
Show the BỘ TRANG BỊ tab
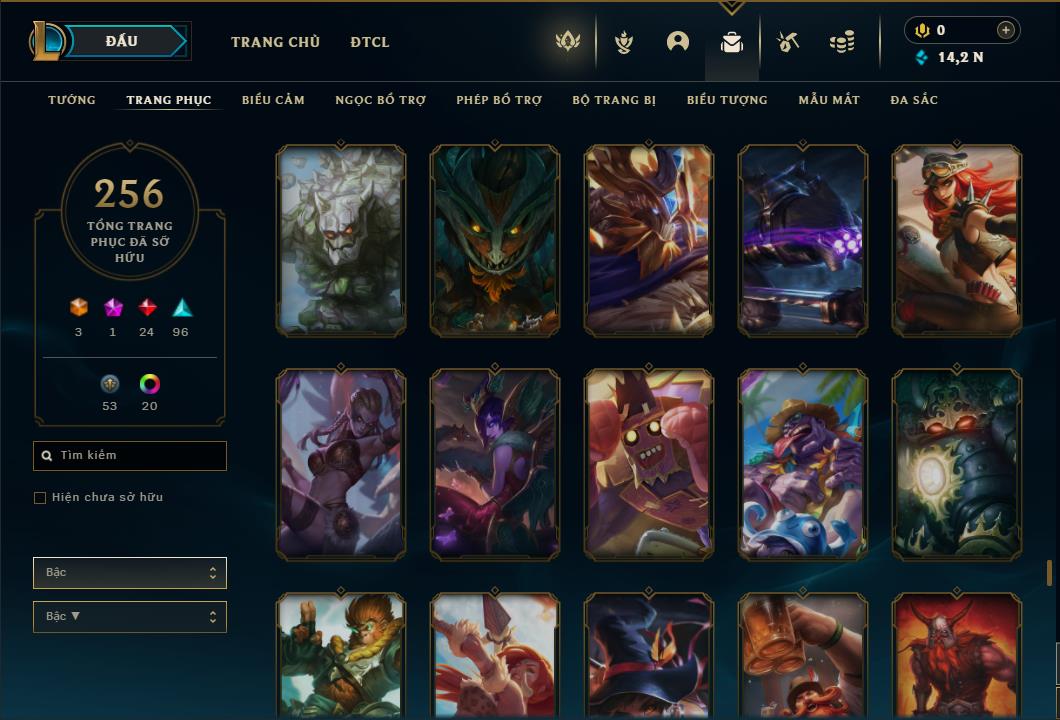pyautogui.click(x=614, y=100)
